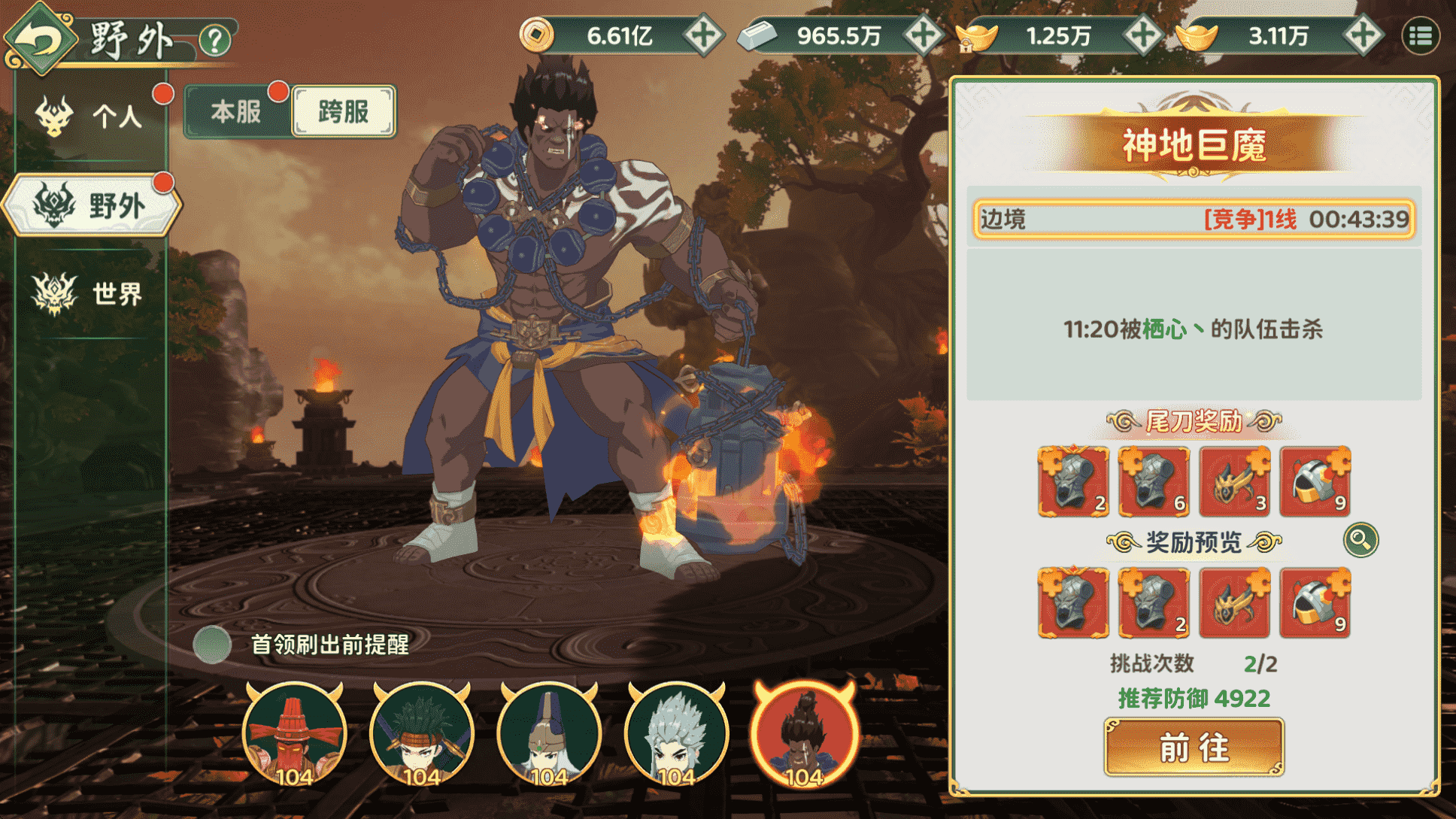Select the red 104 boss avatar
The width and height of the screenshot is (1456, 819).
(x=808, y=733)
